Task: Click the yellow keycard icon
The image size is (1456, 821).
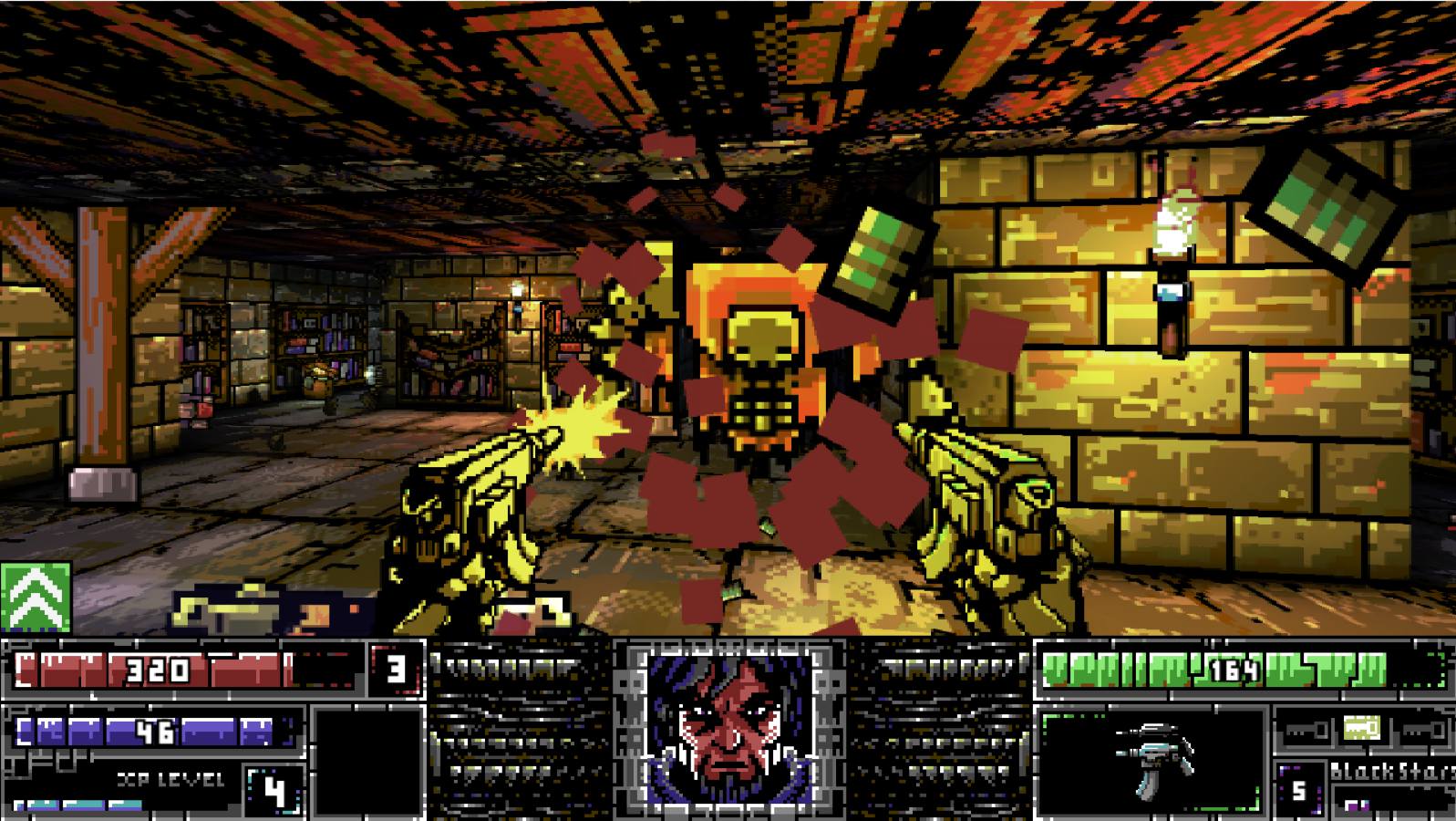Action: click(x=1362, y=729)
